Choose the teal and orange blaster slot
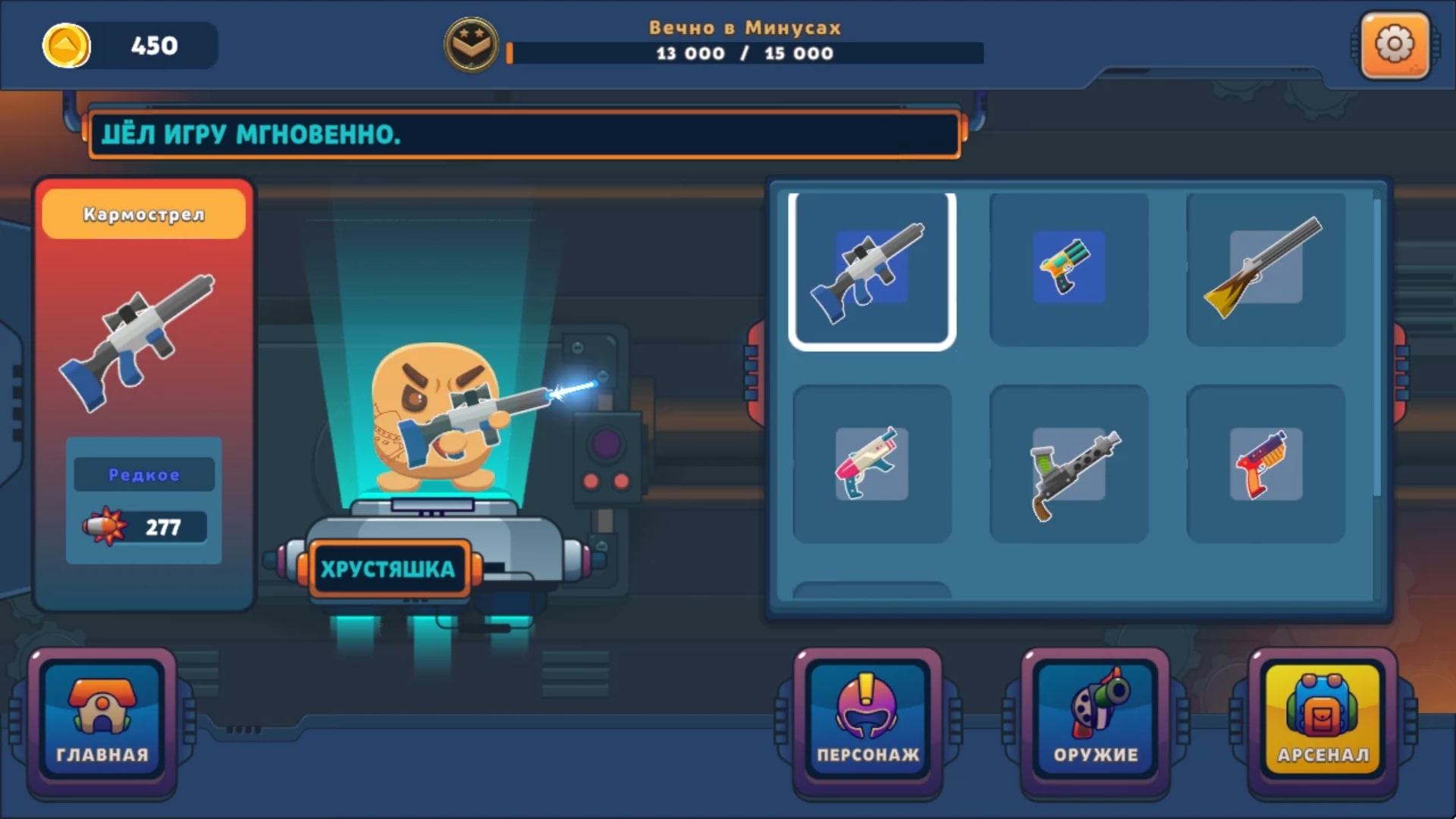The height and width of the screenshot is (819, 1456). click(1068, 268)
